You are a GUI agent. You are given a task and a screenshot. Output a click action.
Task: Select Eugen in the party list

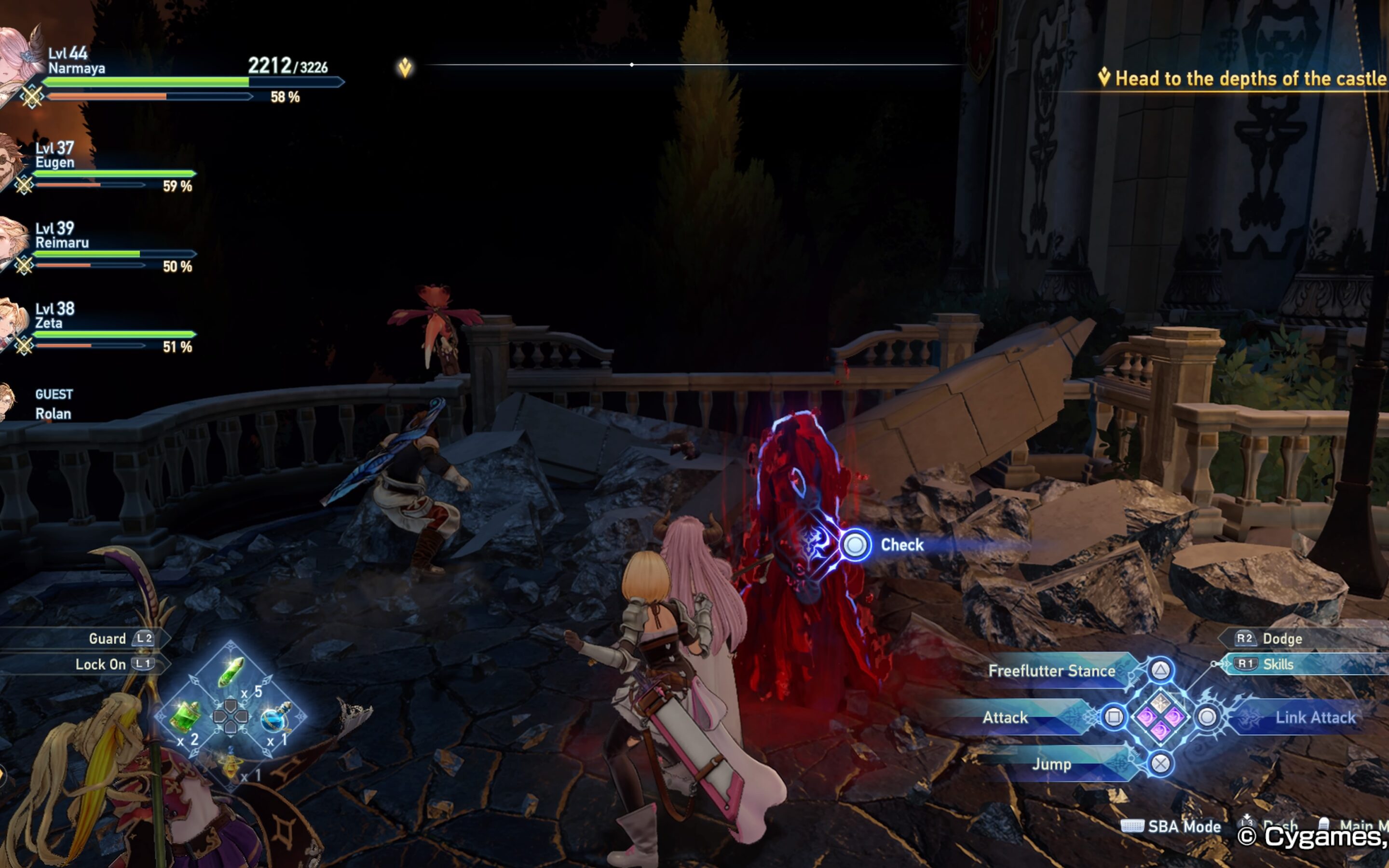coord(54,163)
